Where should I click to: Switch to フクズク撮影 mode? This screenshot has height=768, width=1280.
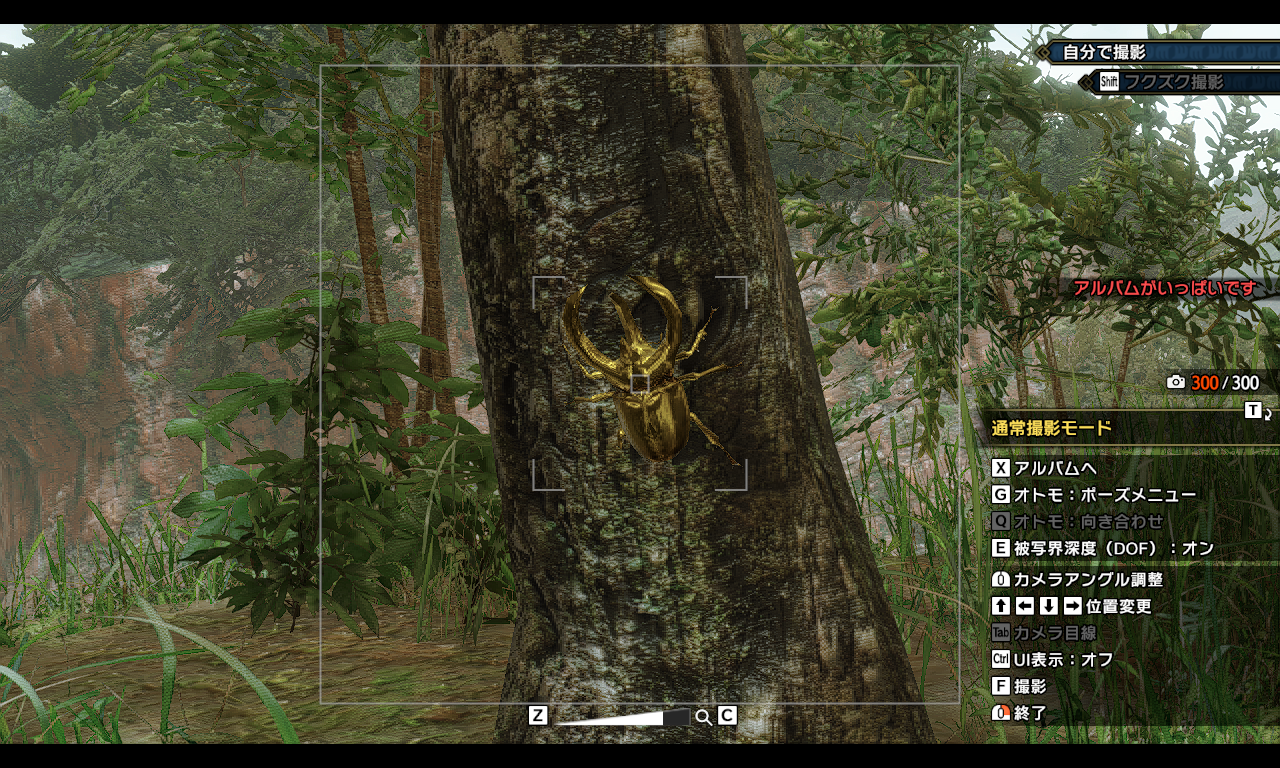pos(1172,82)
